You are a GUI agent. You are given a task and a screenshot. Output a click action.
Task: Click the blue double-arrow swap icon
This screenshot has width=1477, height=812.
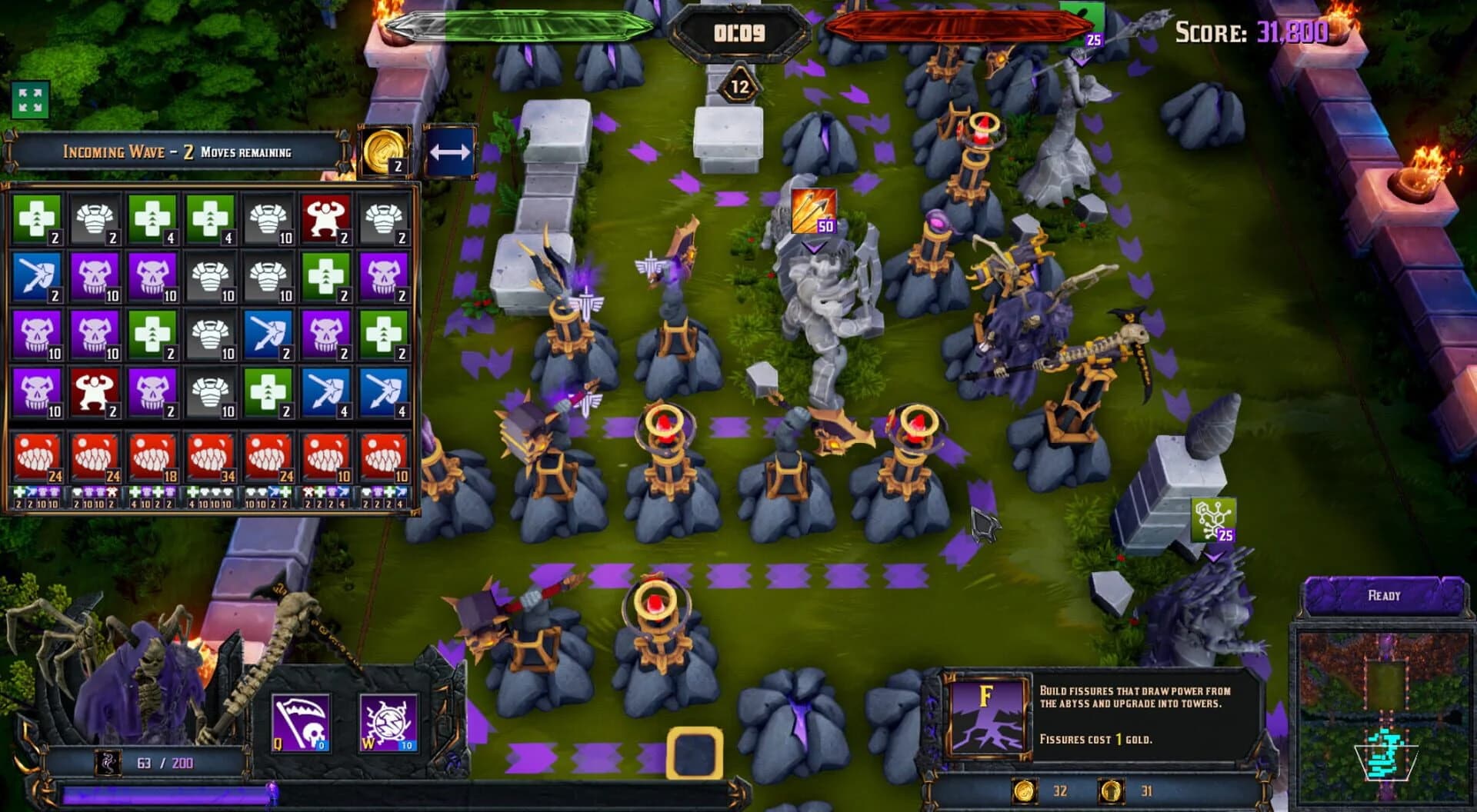pos(450,151)
